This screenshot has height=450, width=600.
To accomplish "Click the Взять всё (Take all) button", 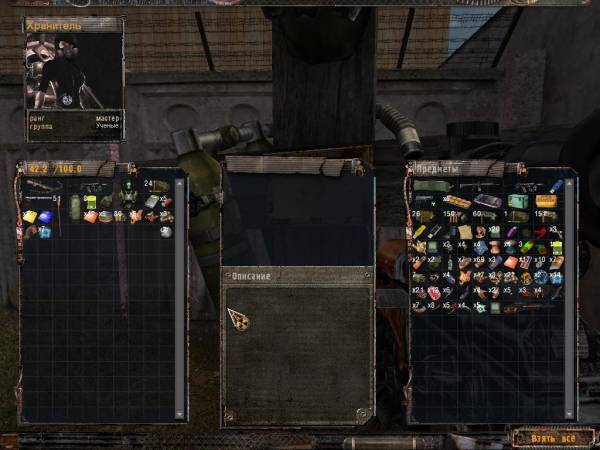I will click(546, 437).
